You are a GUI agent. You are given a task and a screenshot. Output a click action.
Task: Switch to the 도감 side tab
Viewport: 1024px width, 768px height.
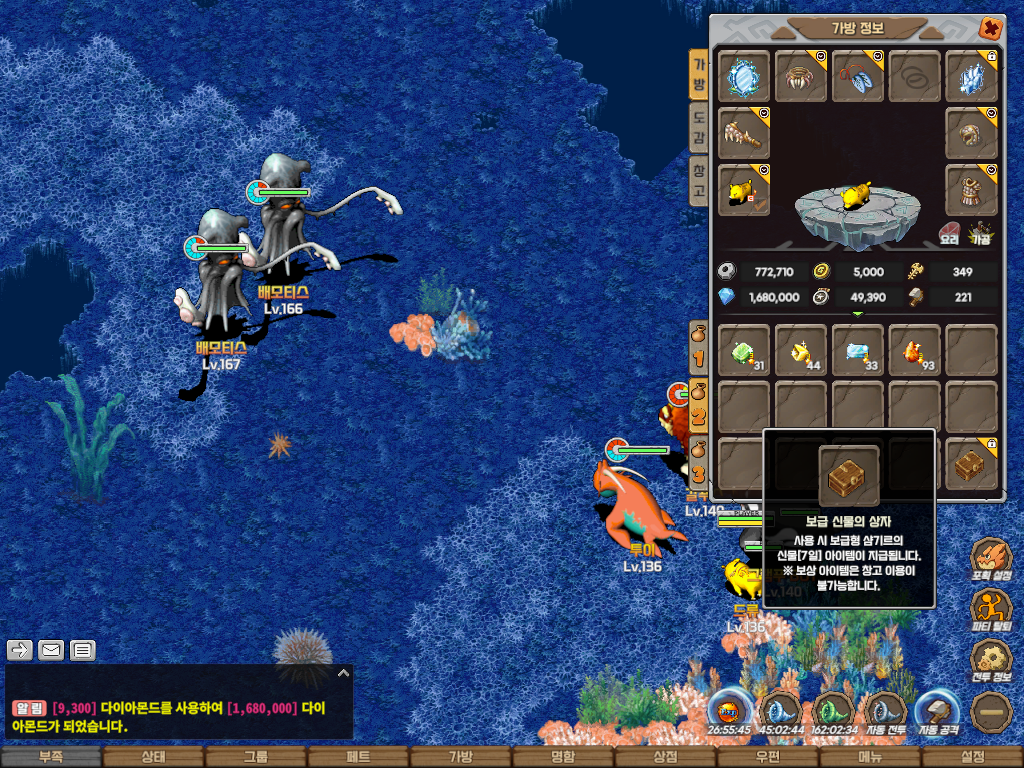(x=700, y=127)
